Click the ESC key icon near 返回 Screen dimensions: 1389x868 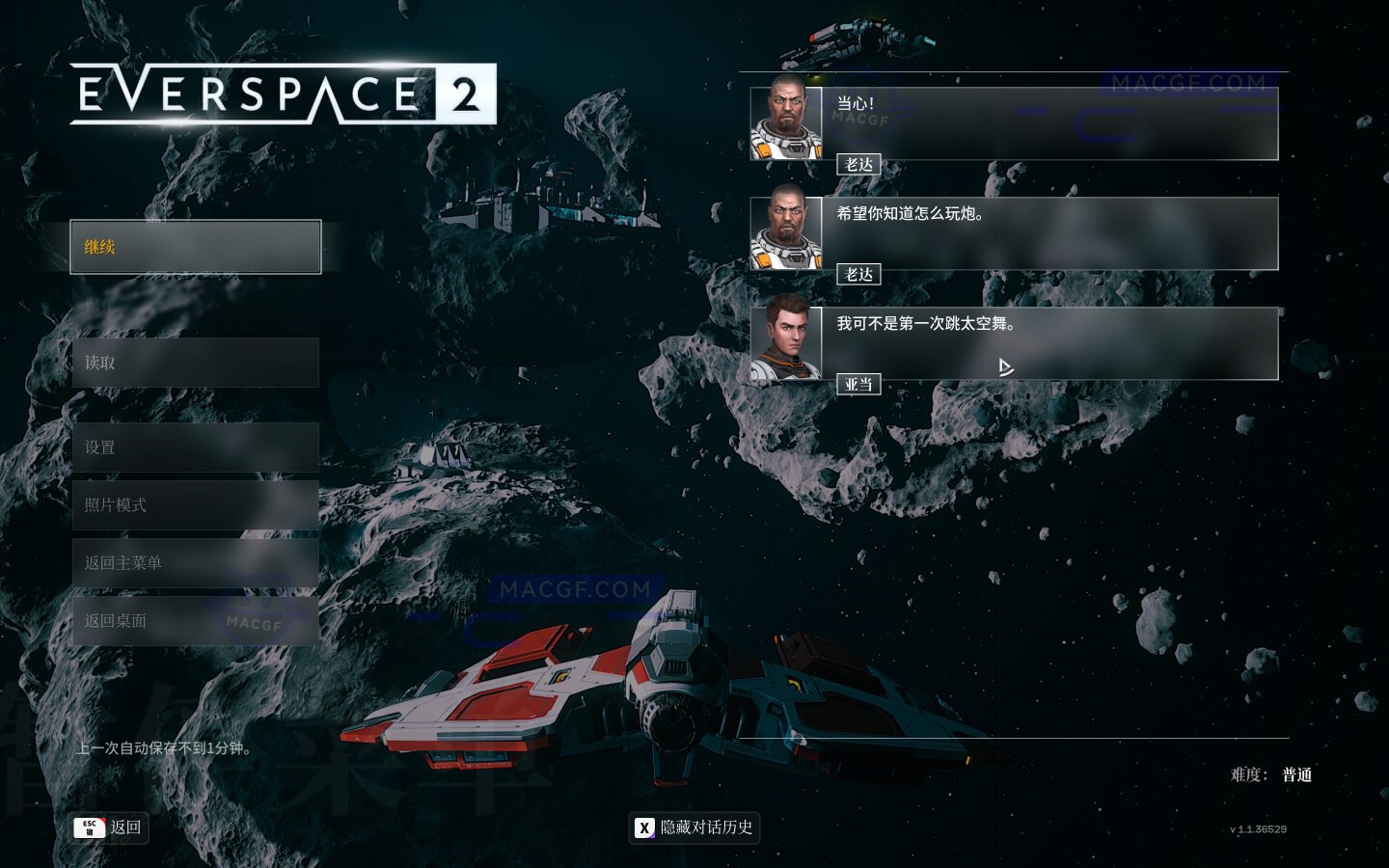(x=90, y=827)
